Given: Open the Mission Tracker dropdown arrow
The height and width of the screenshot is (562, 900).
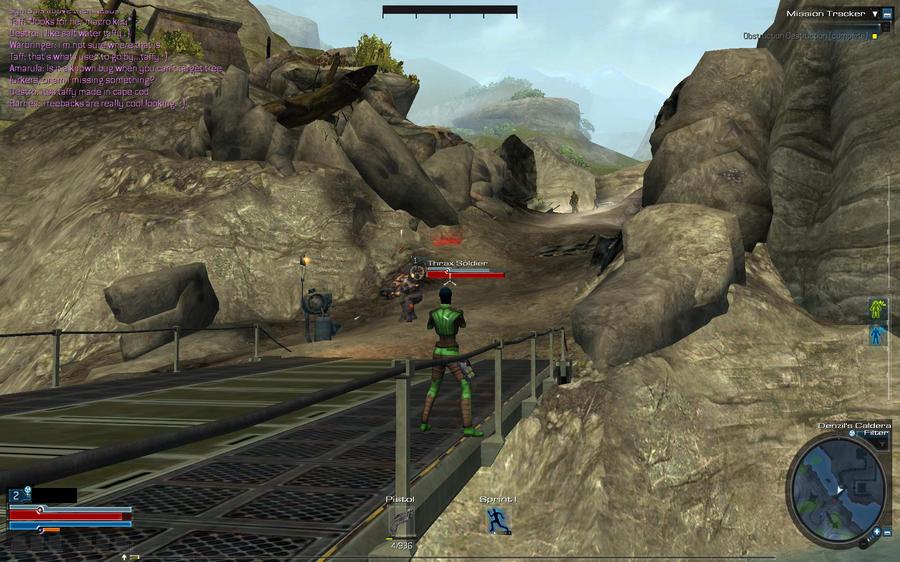Looking at the screenshot, I should (875, 14).
